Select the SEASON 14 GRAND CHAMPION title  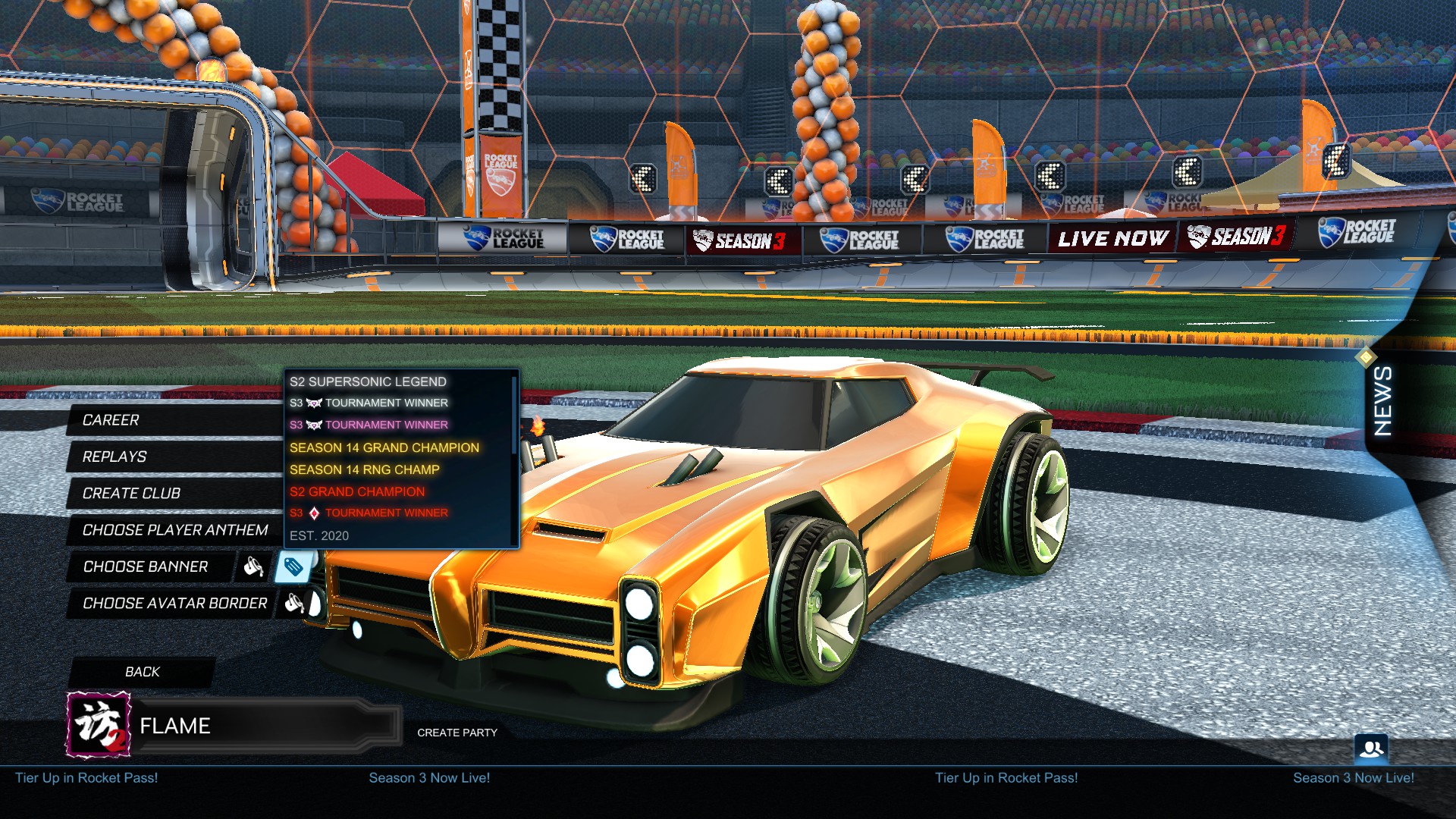click(x=382, y=447)
